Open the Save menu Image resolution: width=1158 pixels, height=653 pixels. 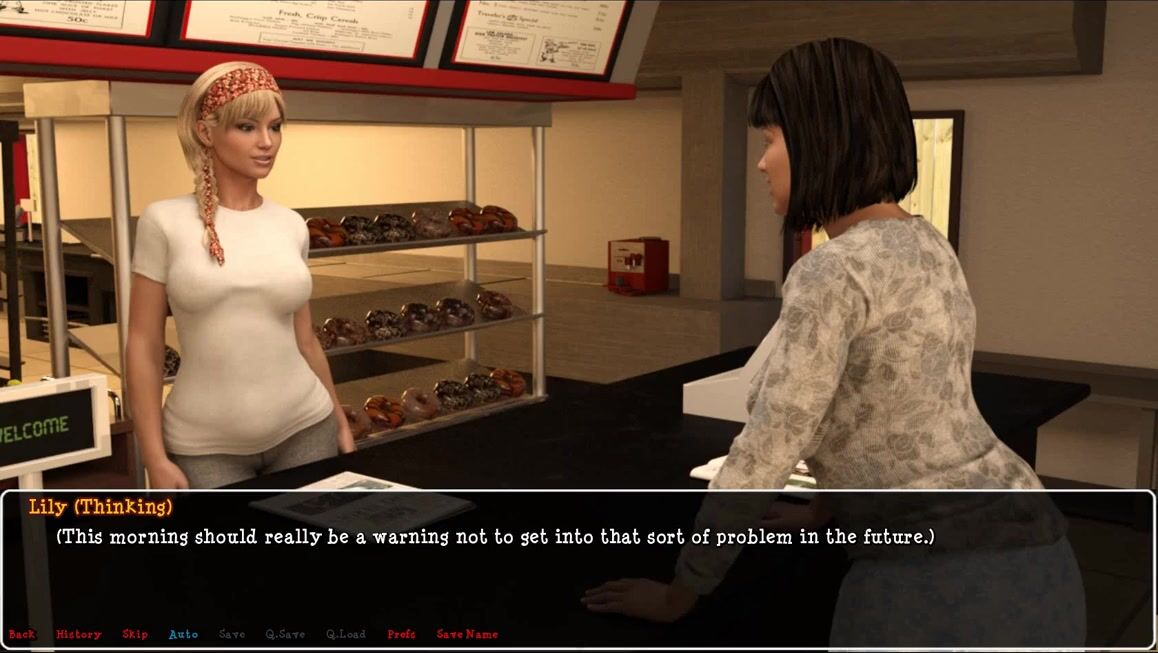[231, 634]
